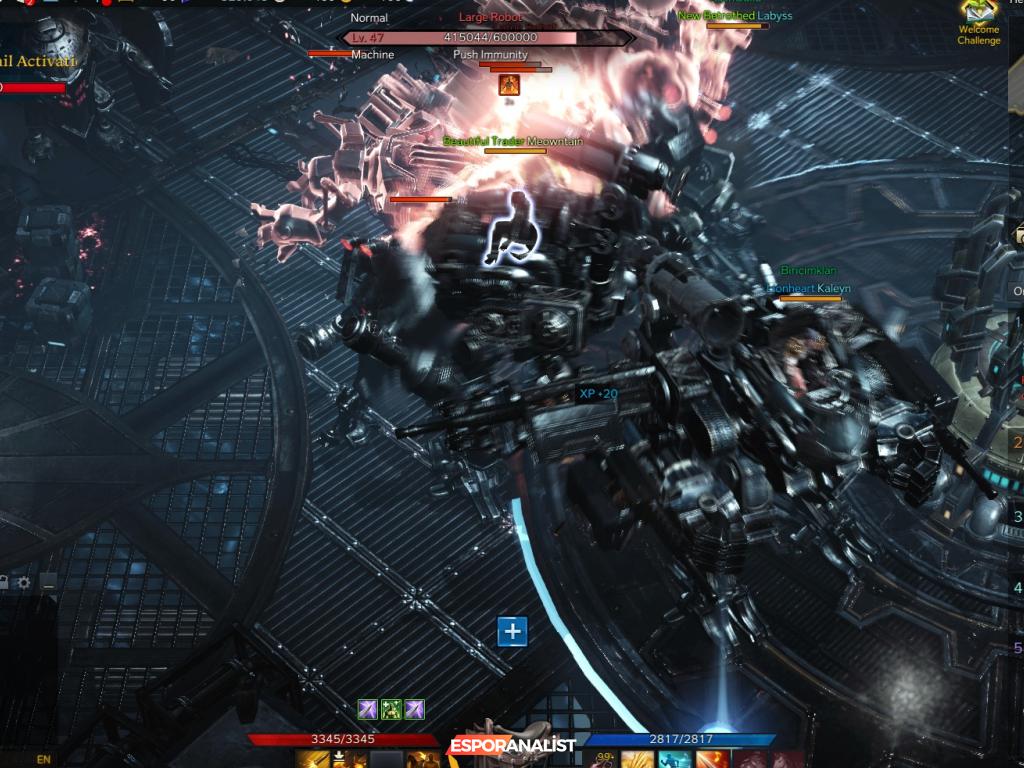Use the potion slot showing 99+
This screenshot has width=1024, height=768.
click(x=604, y=760)
